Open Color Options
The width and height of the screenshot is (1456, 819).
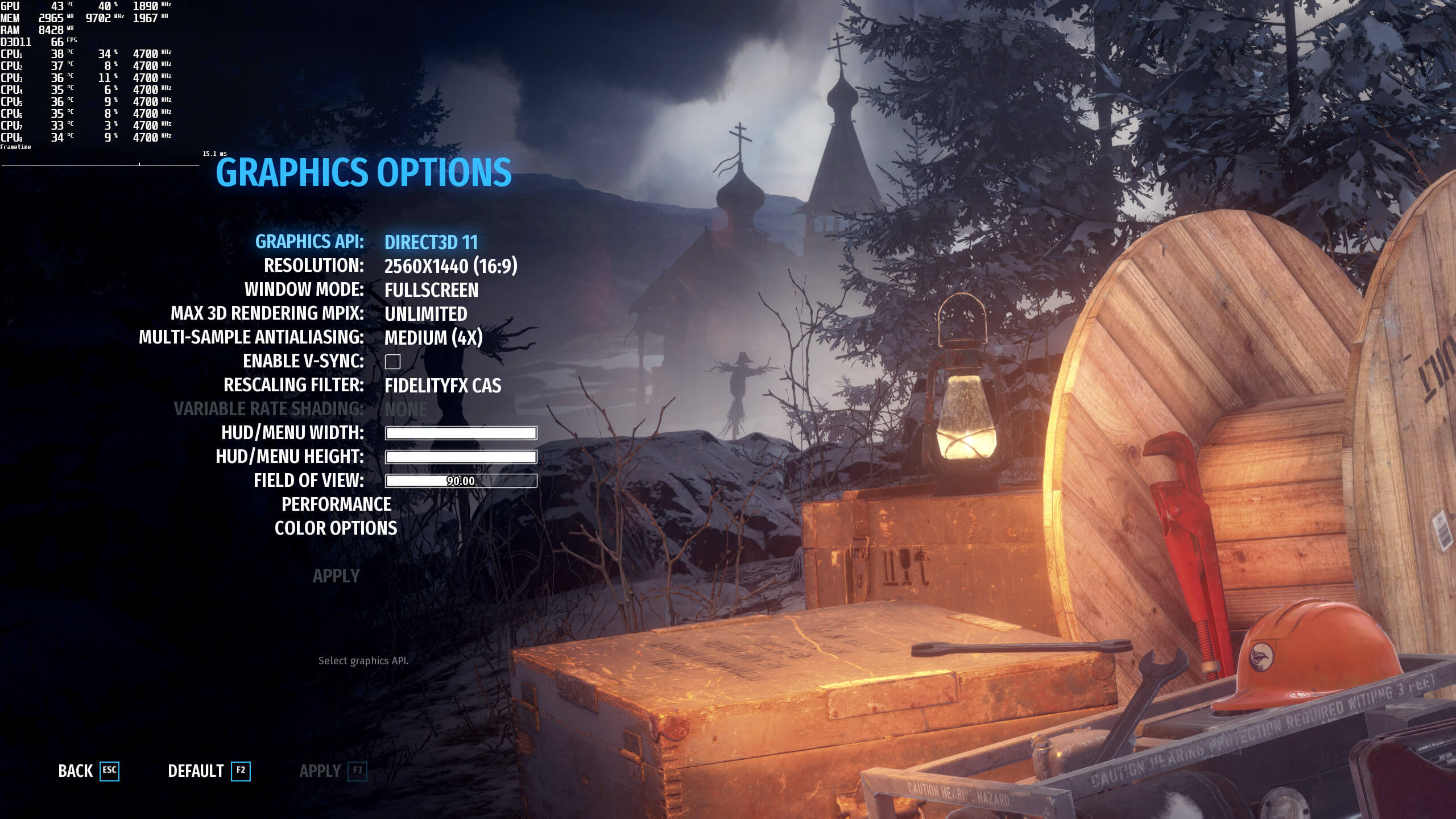coord(336,528)
